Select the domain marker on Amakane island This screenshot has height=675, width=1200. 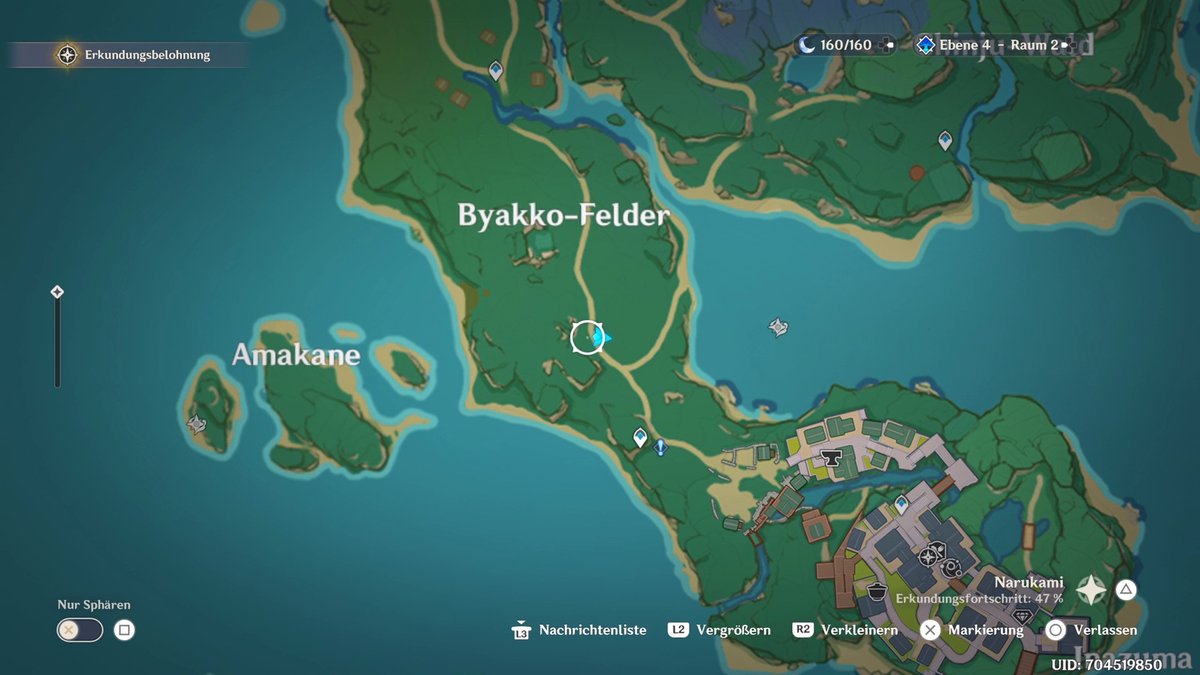point(196,424)
